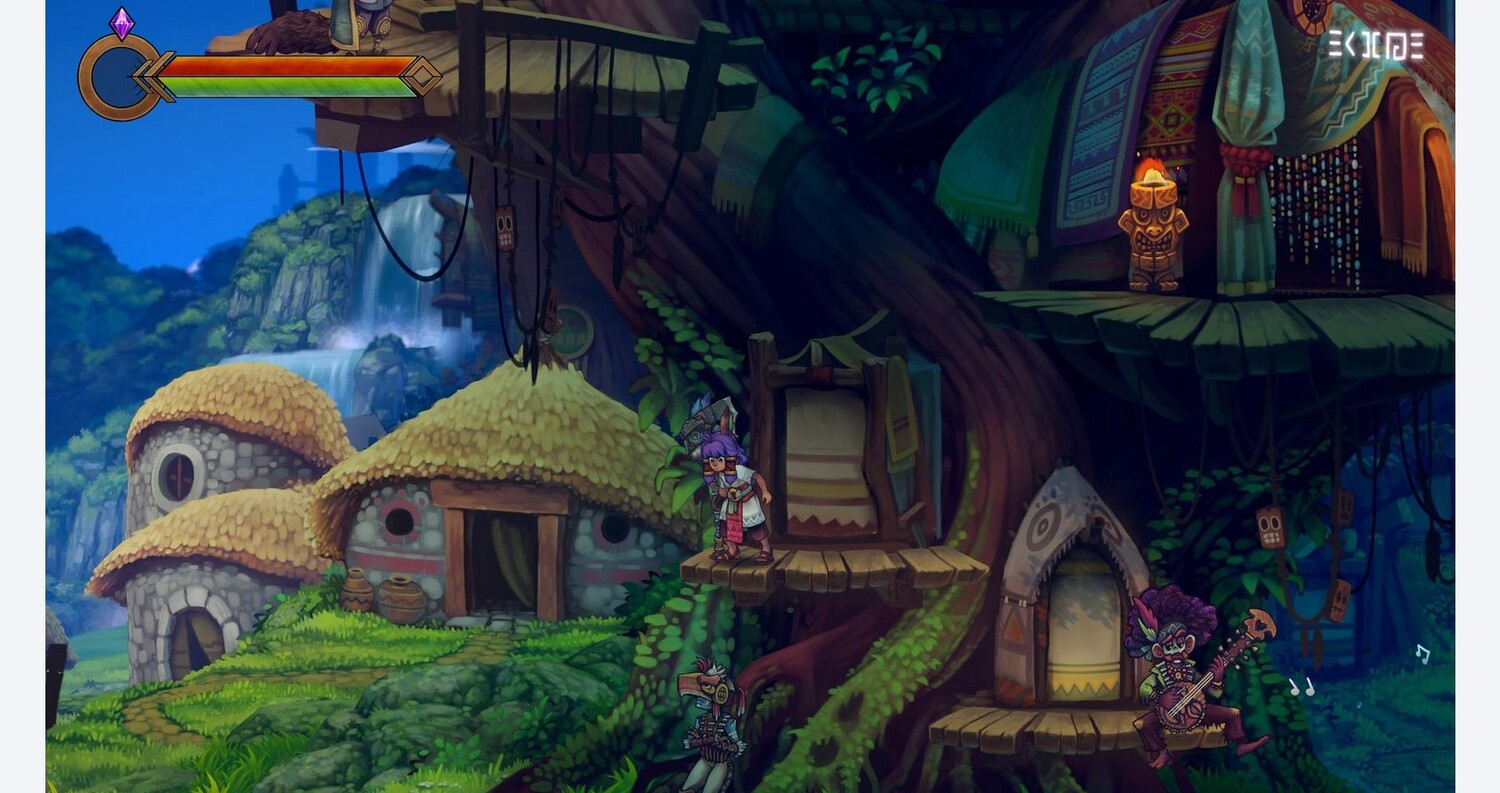Image resolution: width=1500 pixels, height=793 pixels.
Task: Select the circular ring emblem beside health bar
Action: (117, 77)
